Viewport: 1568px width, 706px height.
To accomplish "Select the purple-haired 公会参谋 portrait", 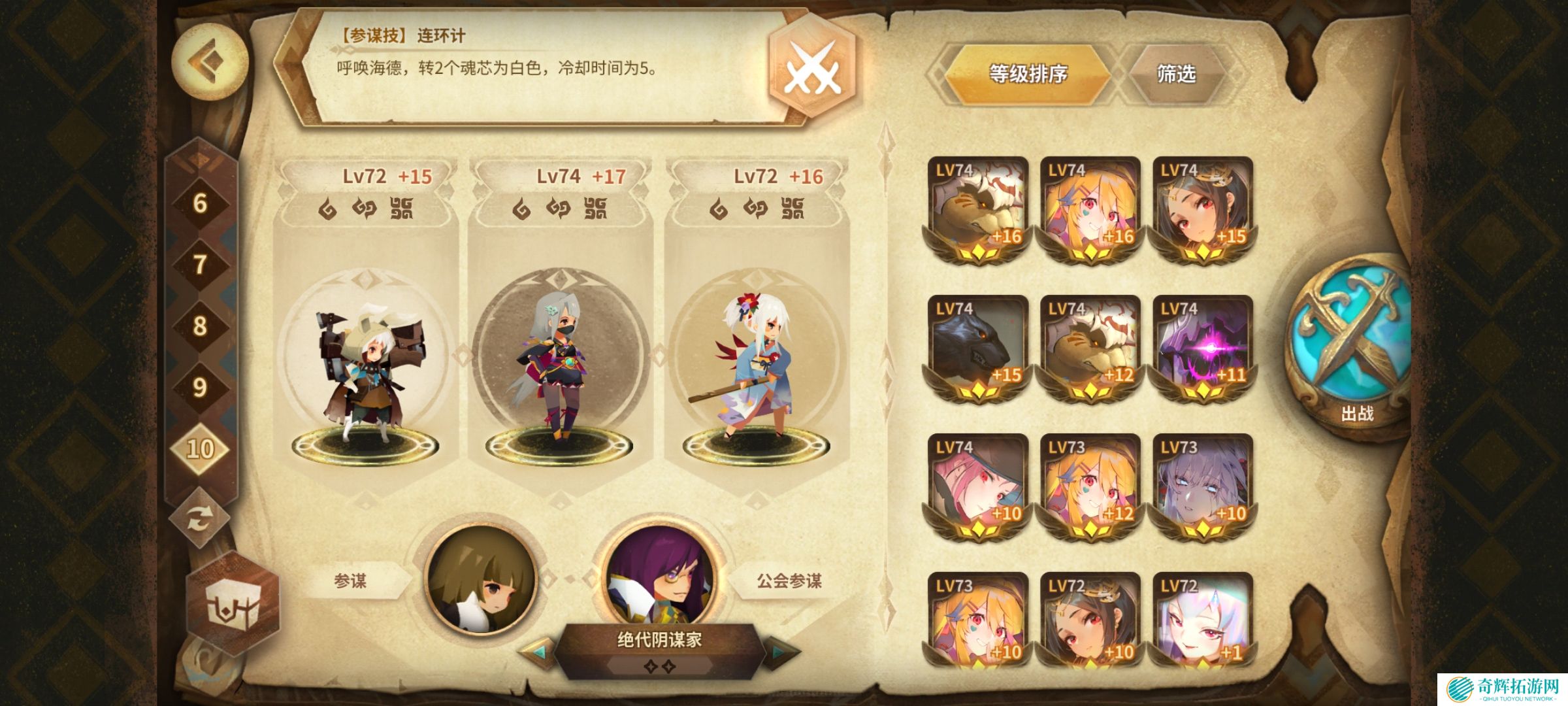I will pyautogui.click(x=660, y=575).
